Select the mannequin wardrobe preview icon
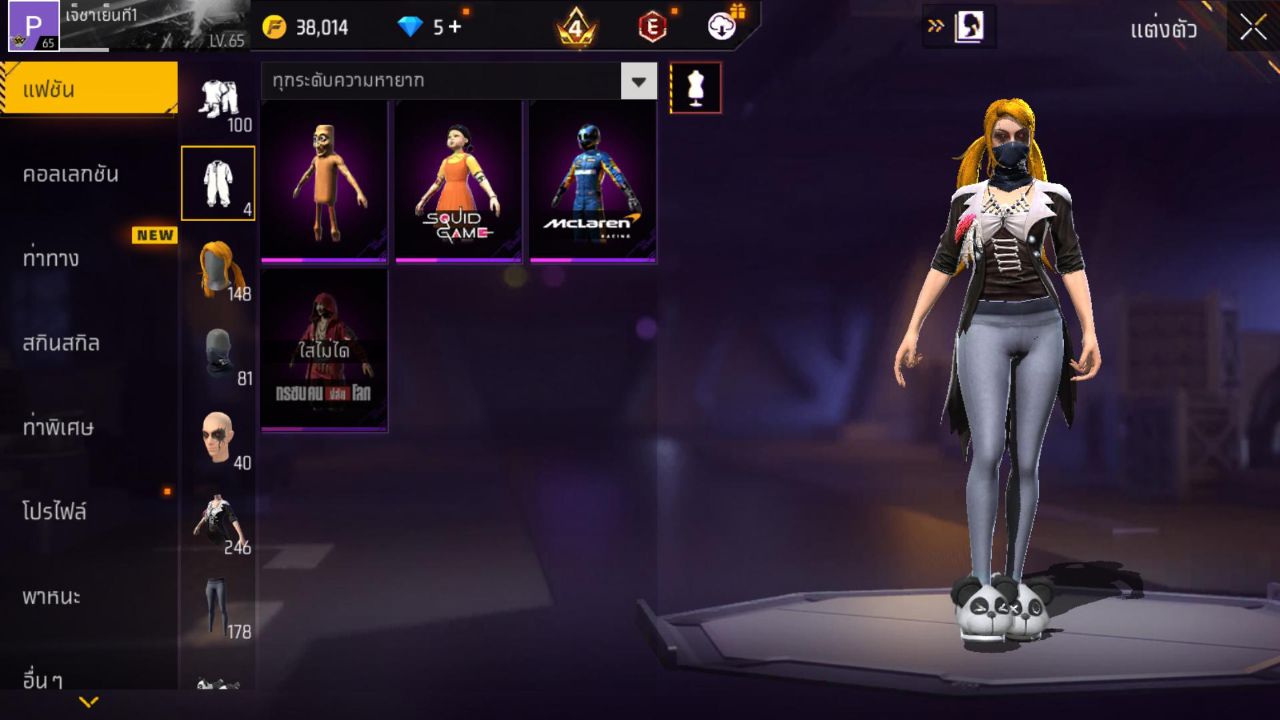 coord(696,87)
